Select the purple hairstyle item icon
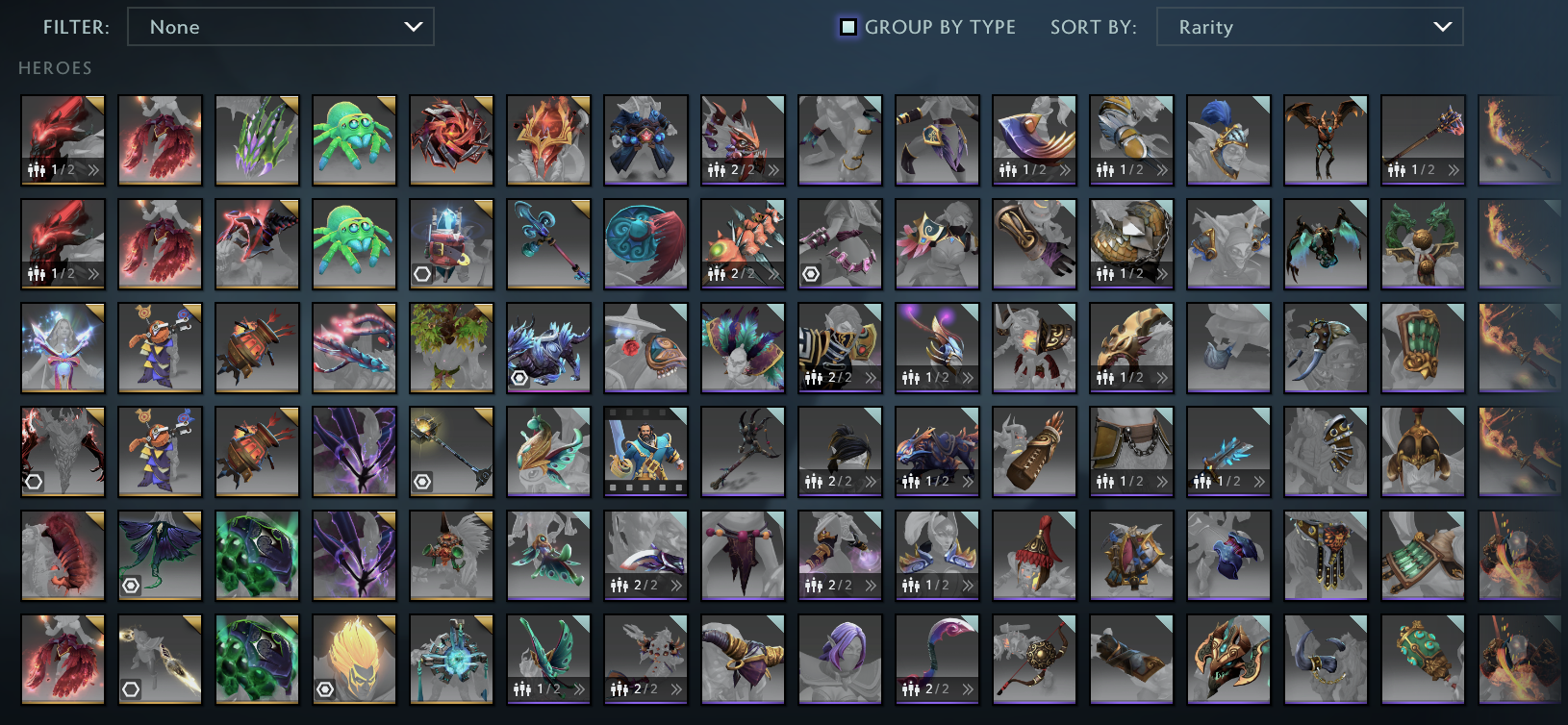 839,659
